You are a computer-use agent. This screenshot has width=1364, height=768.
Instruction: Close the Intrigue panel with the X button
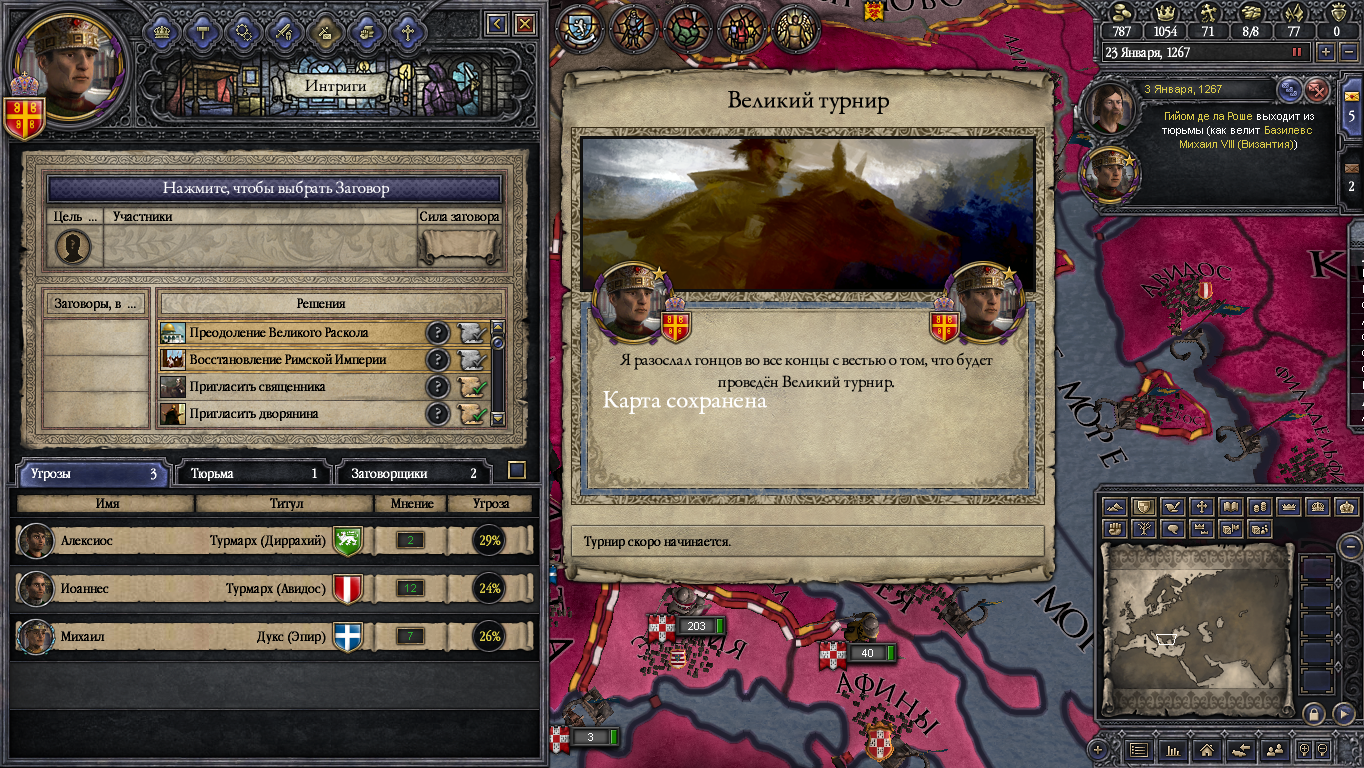coord(524,24)
